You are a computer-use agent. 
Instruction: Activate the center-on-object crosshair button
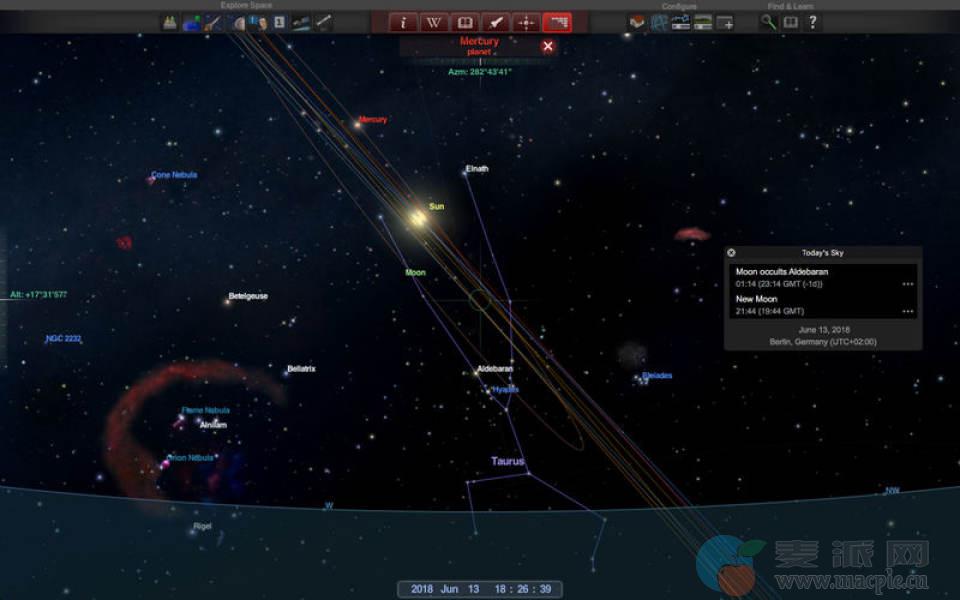click(x=526, y=22)
